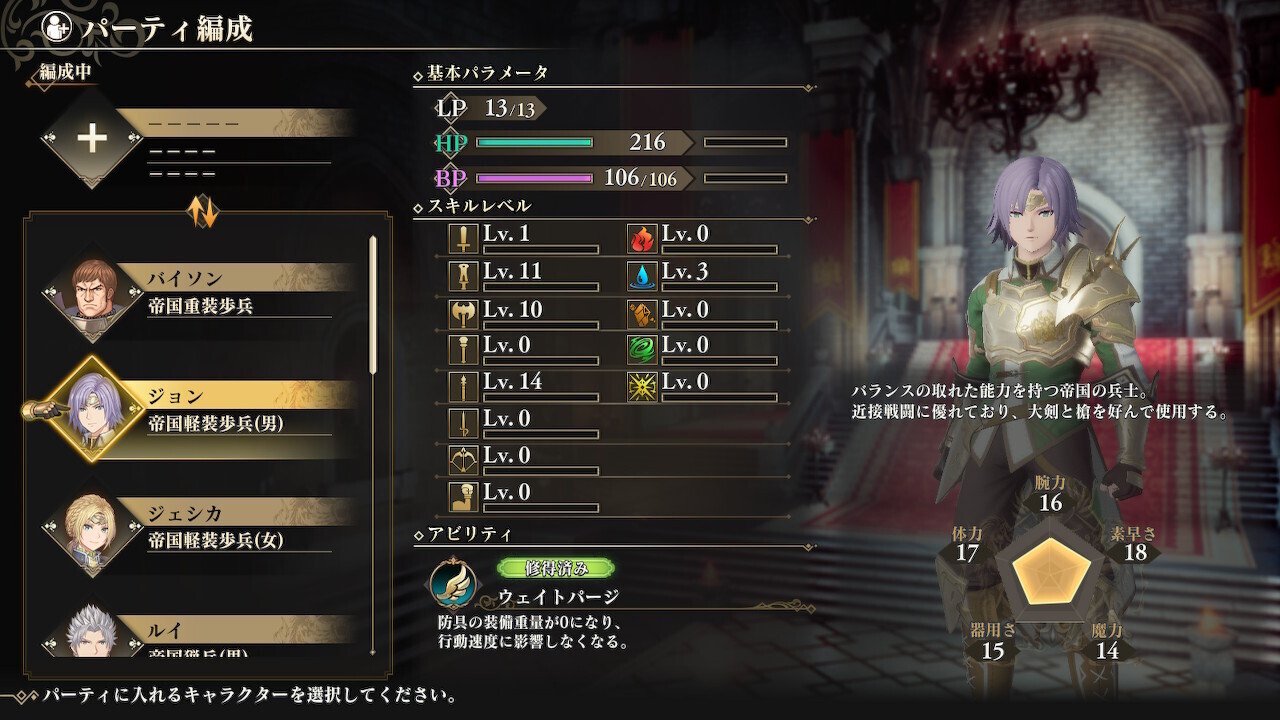
Task: Choose バイソン the heavy infantry character
Action: 200,292
